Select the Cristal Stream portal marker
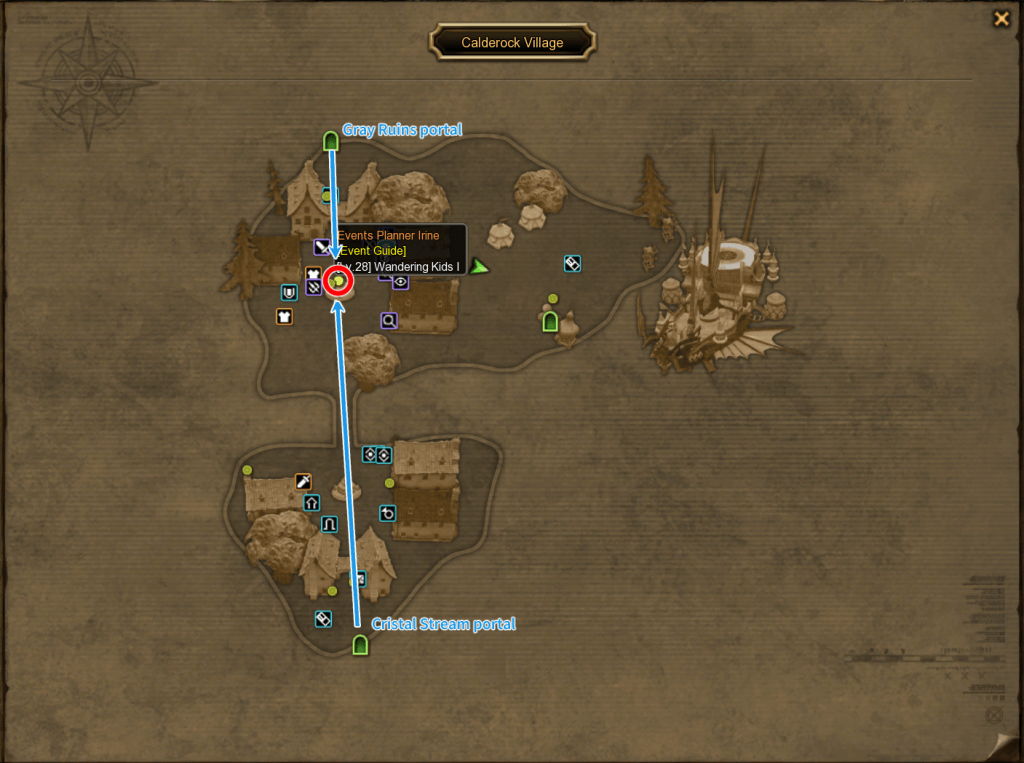1024x763 pixels. point(361,645)
